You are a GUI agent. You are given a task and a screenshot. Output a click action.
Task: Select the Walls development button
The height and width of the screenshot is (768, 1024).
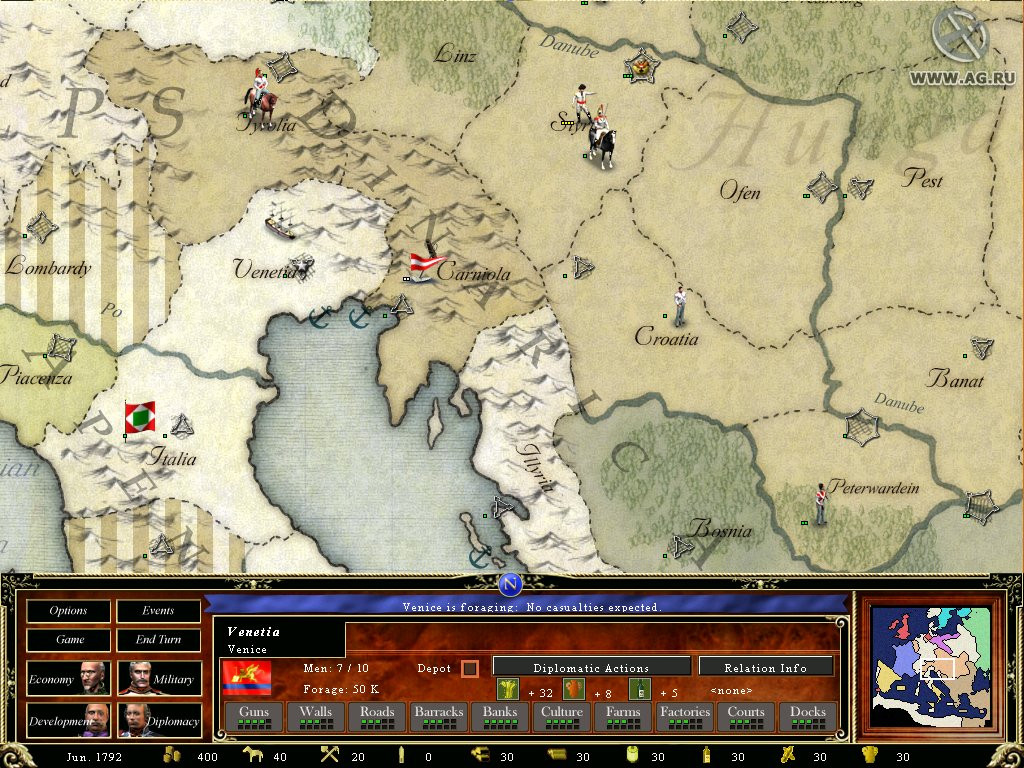tap(315, 716)
